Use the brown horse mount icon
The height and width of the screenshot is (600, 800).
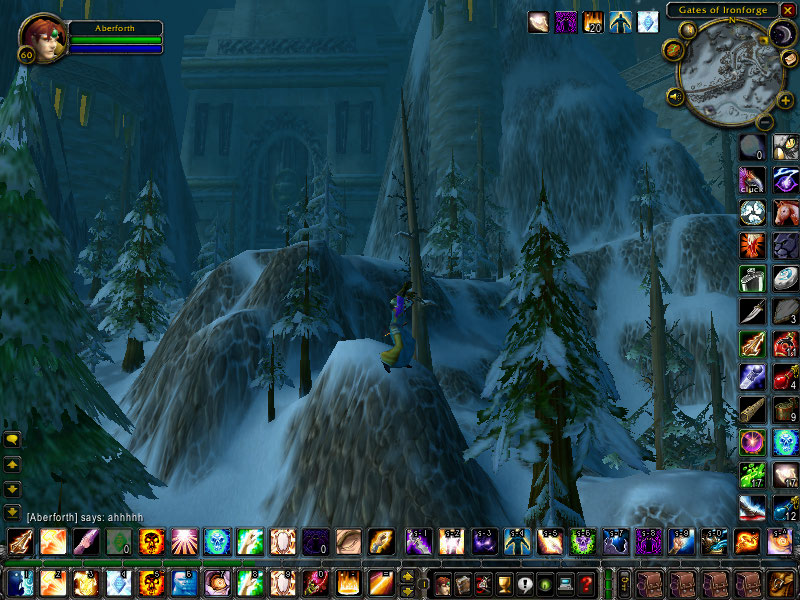785,211
